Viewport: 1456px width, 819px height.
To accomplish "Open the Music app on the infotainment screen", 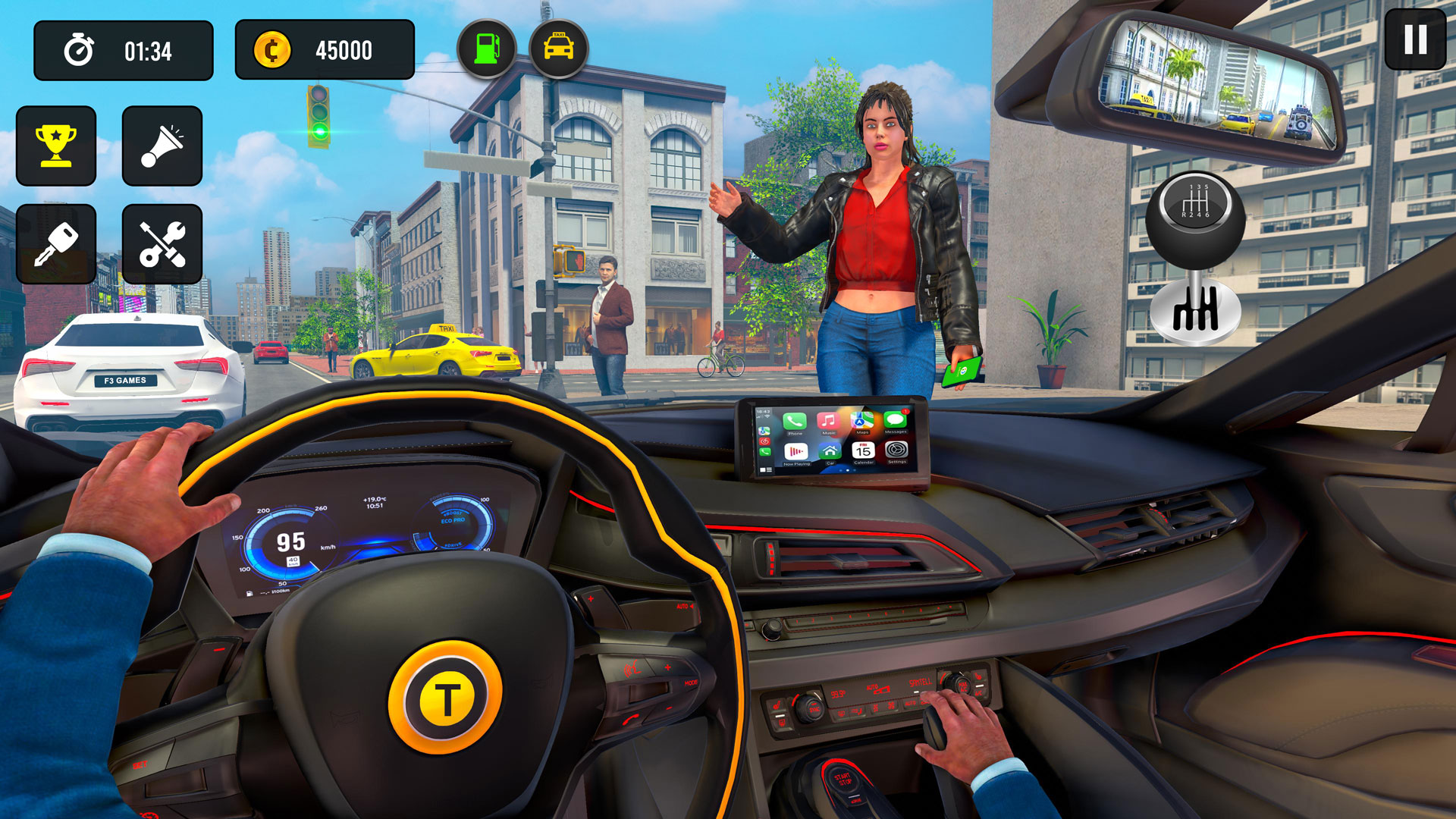I will [828, 421].
